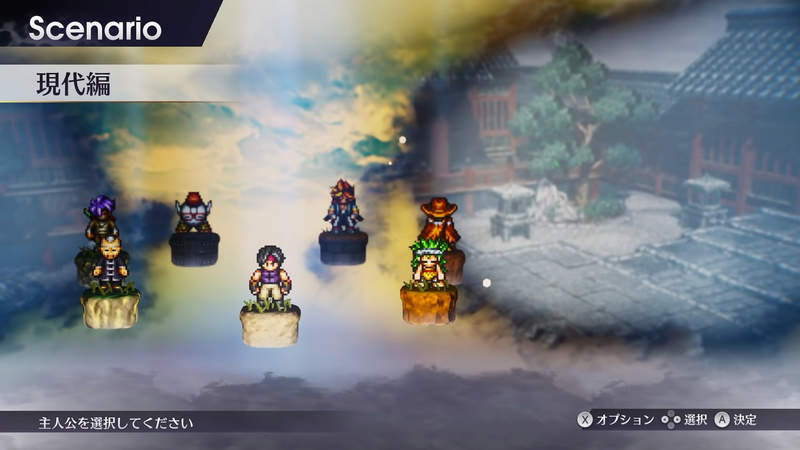Pick the green-haired caveman character
This screenshot has height=450, width=800.
tap(428, 262)
